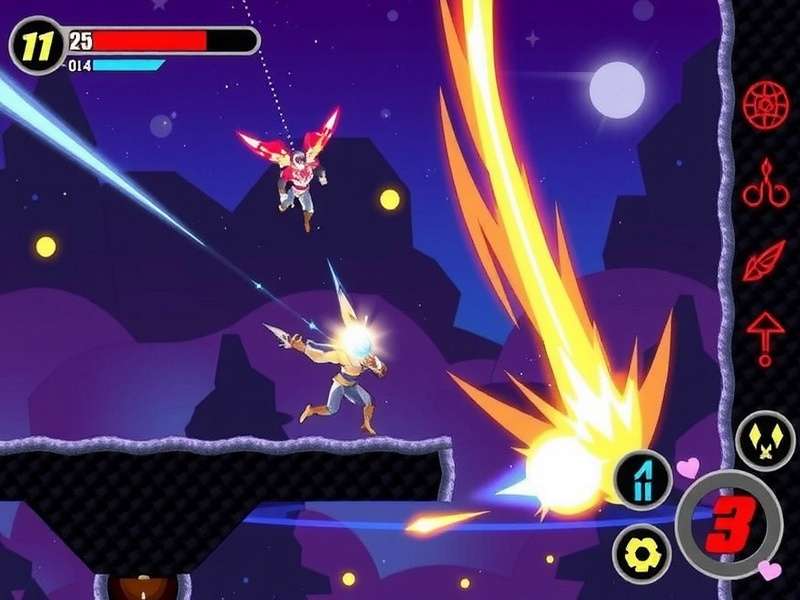Tap the red circular target rune
The image size is (800, 600).
765,103
